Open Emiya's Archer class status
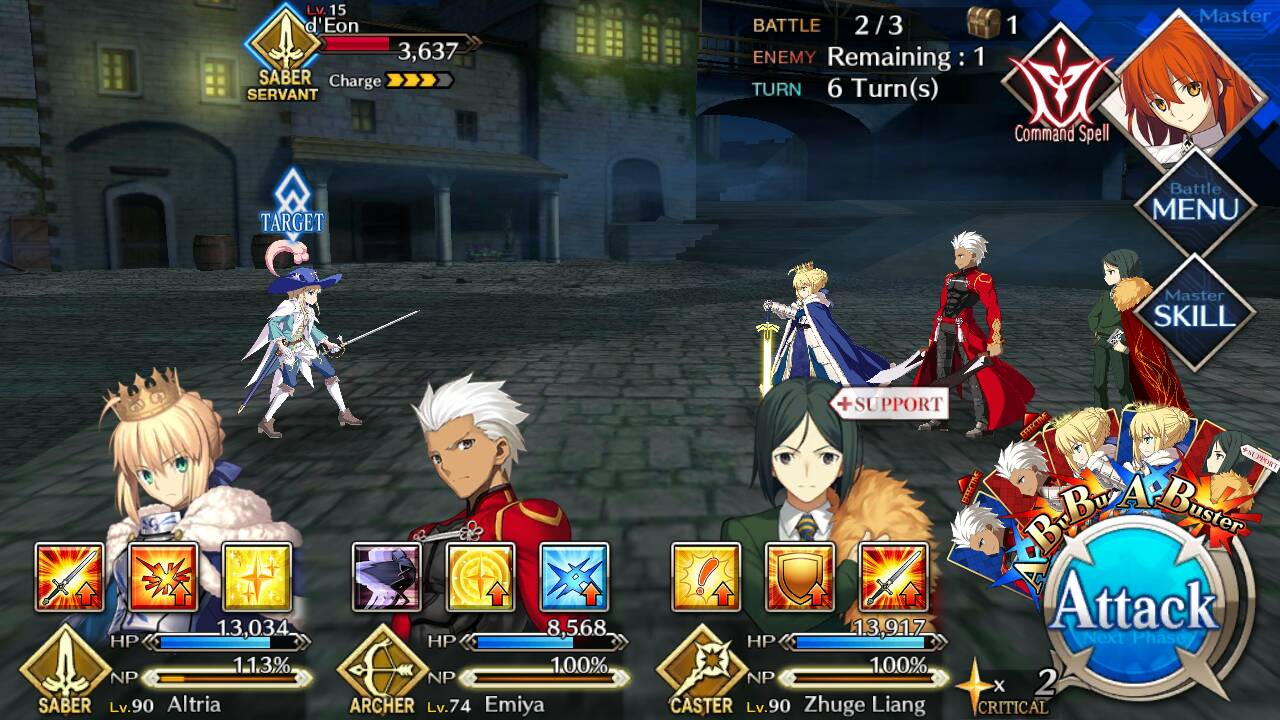The width and height of the screenshot is (1280, 720). [x=382, y=668]
